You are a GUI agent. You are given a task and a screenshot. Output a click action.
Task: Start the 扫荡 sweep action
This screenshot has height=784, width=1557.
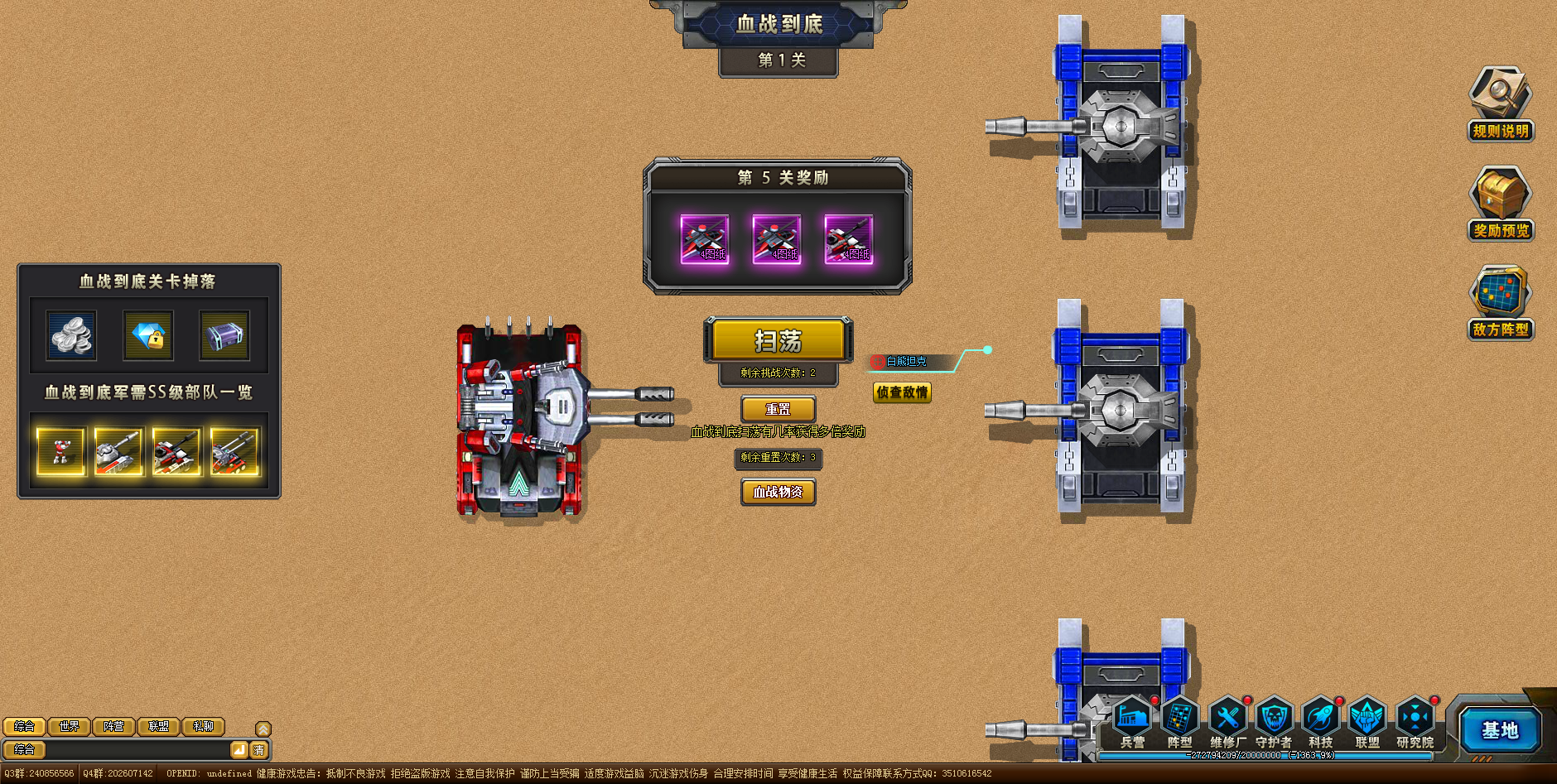778,340
